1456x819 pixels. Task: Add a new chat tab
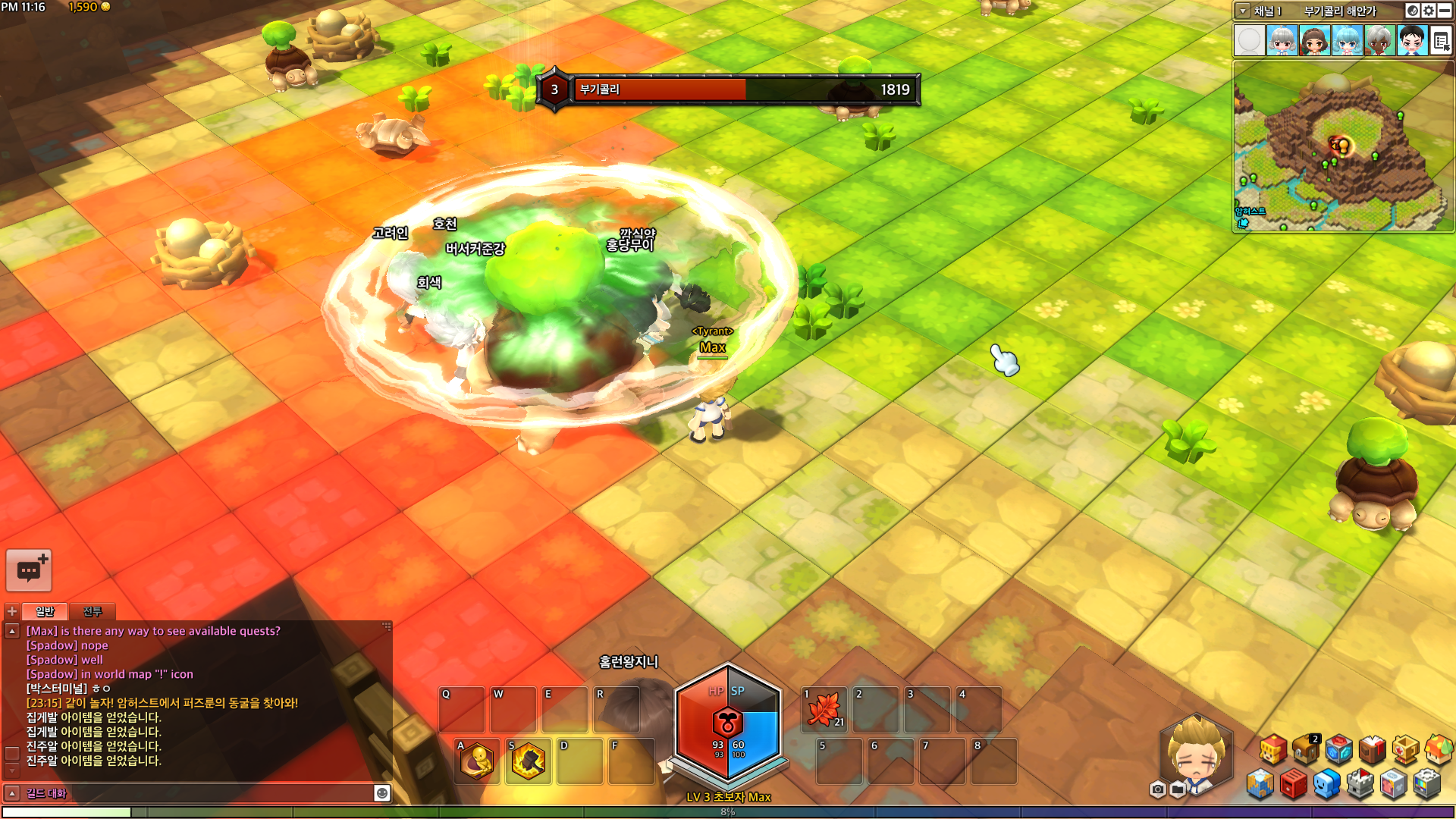click(12, 611)
